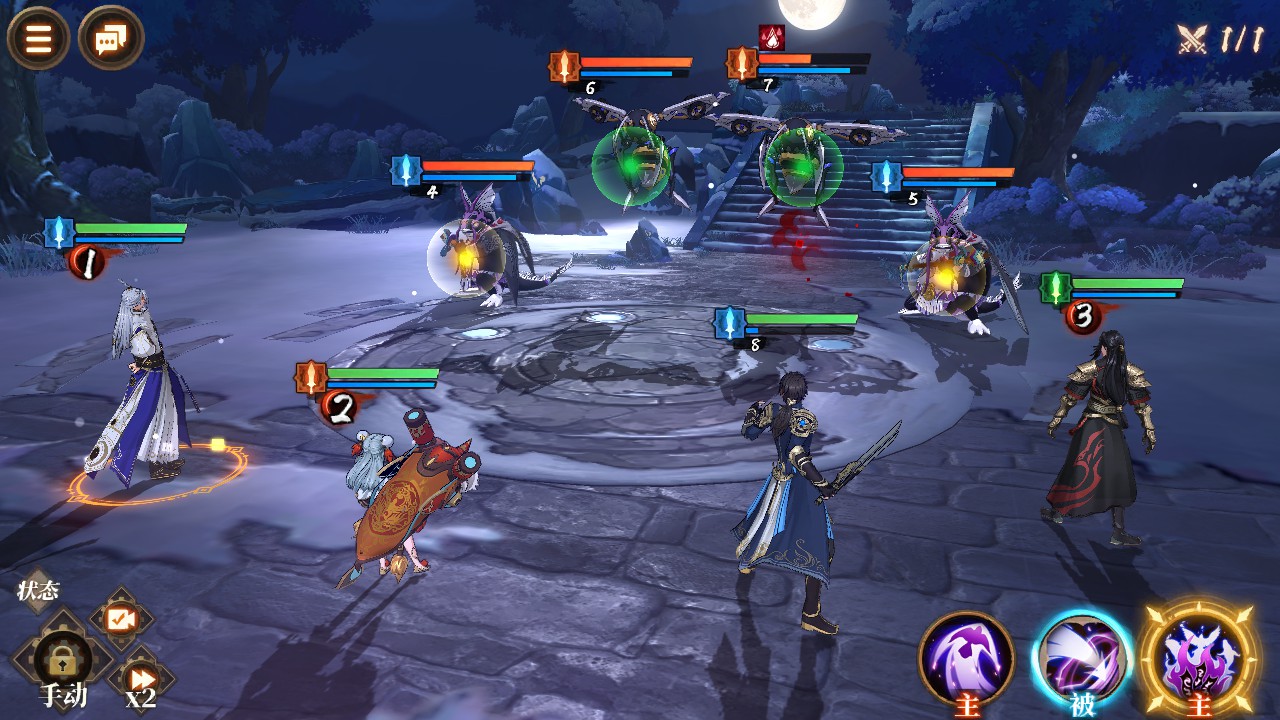The height and width of the screenshot is (720, 1280).
Task: Open the hamburger main menu
Action: pos(38,39)
